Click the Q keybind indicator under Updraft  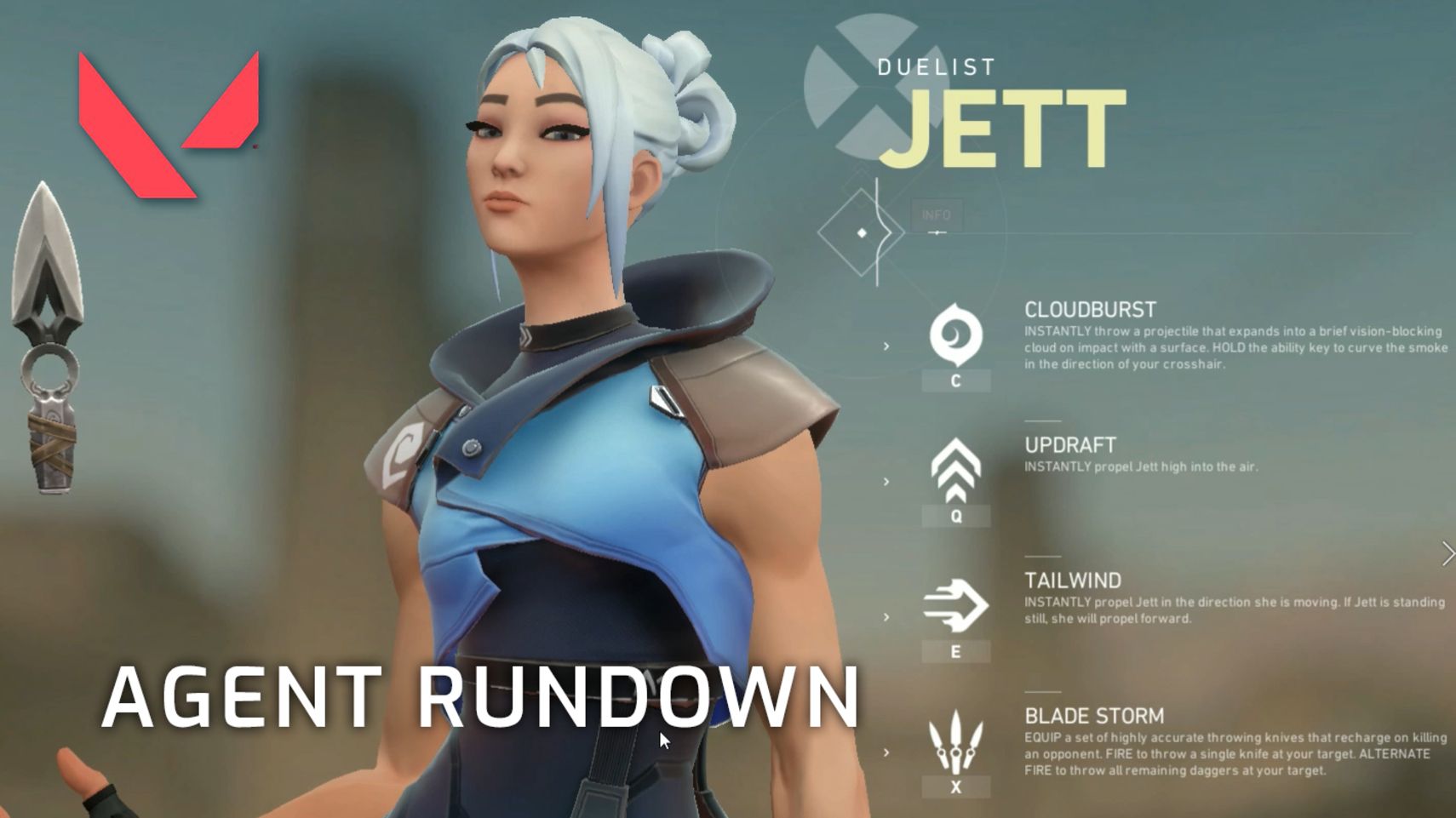click(956, 516)
